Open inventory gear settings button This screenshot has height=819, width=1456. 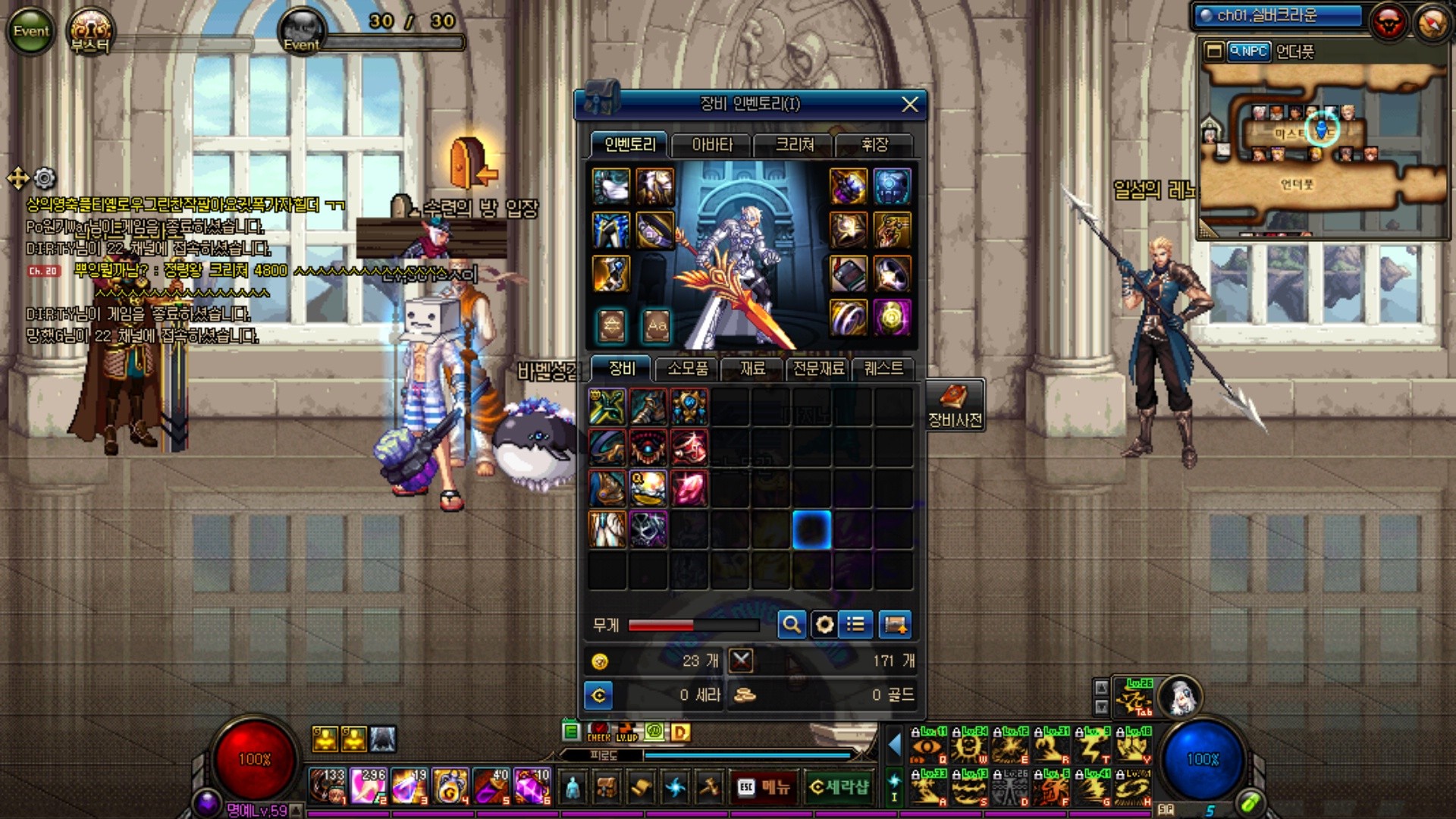coord(824,625)
